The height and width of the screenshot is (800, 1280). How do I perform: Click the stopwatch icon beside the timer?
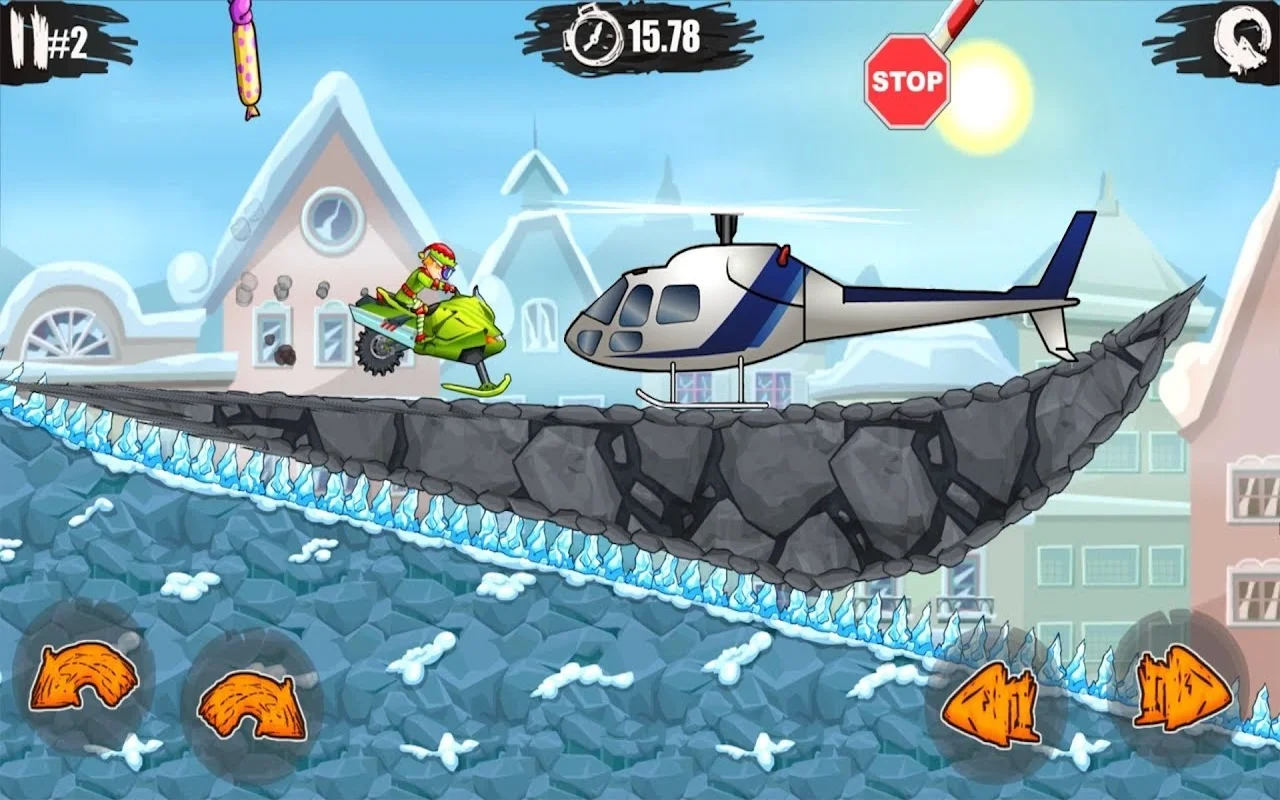(593, 38)
